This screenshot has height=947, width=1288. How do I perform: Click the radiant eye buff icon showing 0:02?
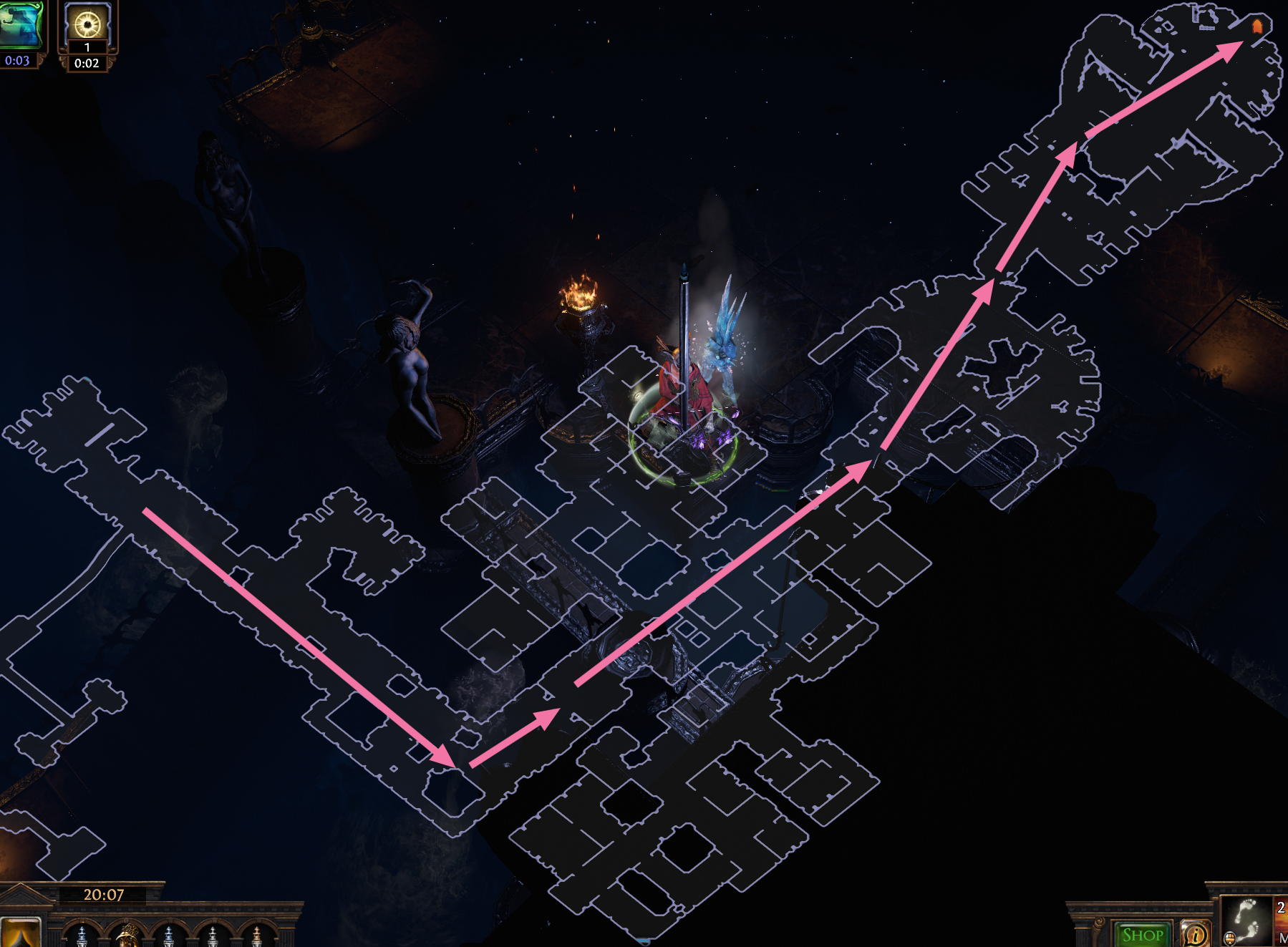coord(86,23)
